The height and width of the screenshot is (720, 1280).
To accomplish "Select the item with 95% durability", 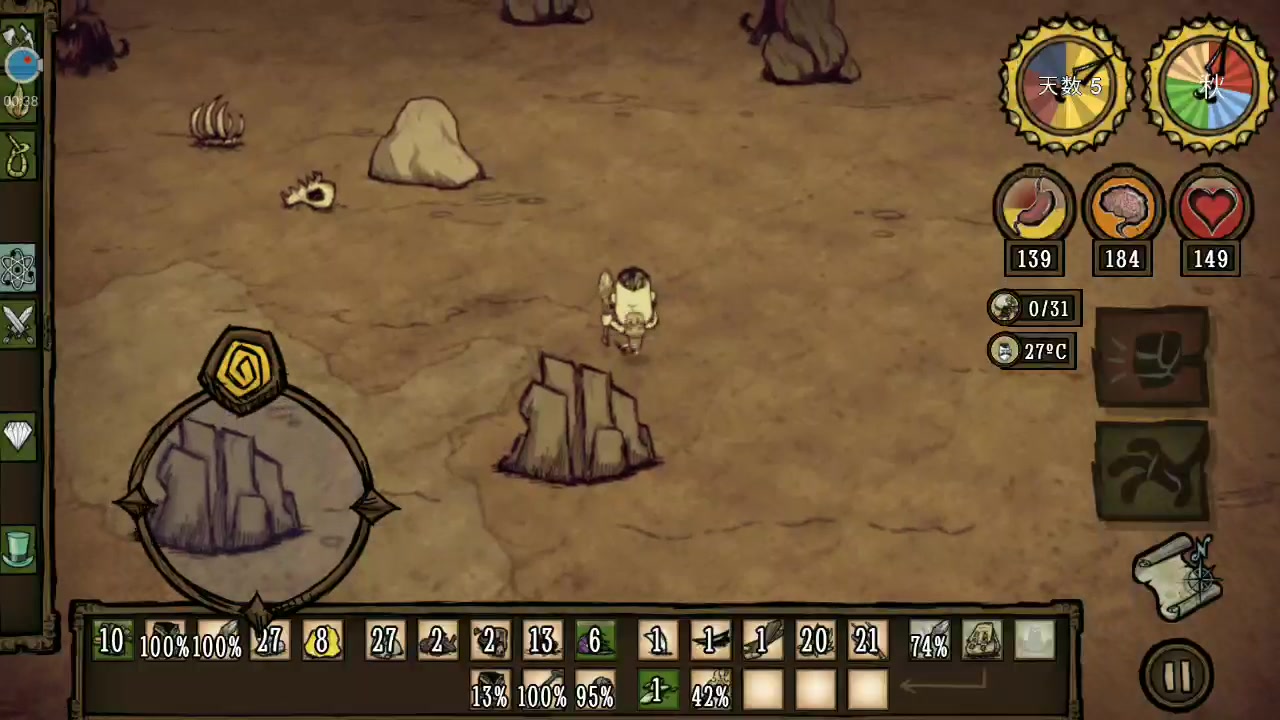I will click(595, 692).
